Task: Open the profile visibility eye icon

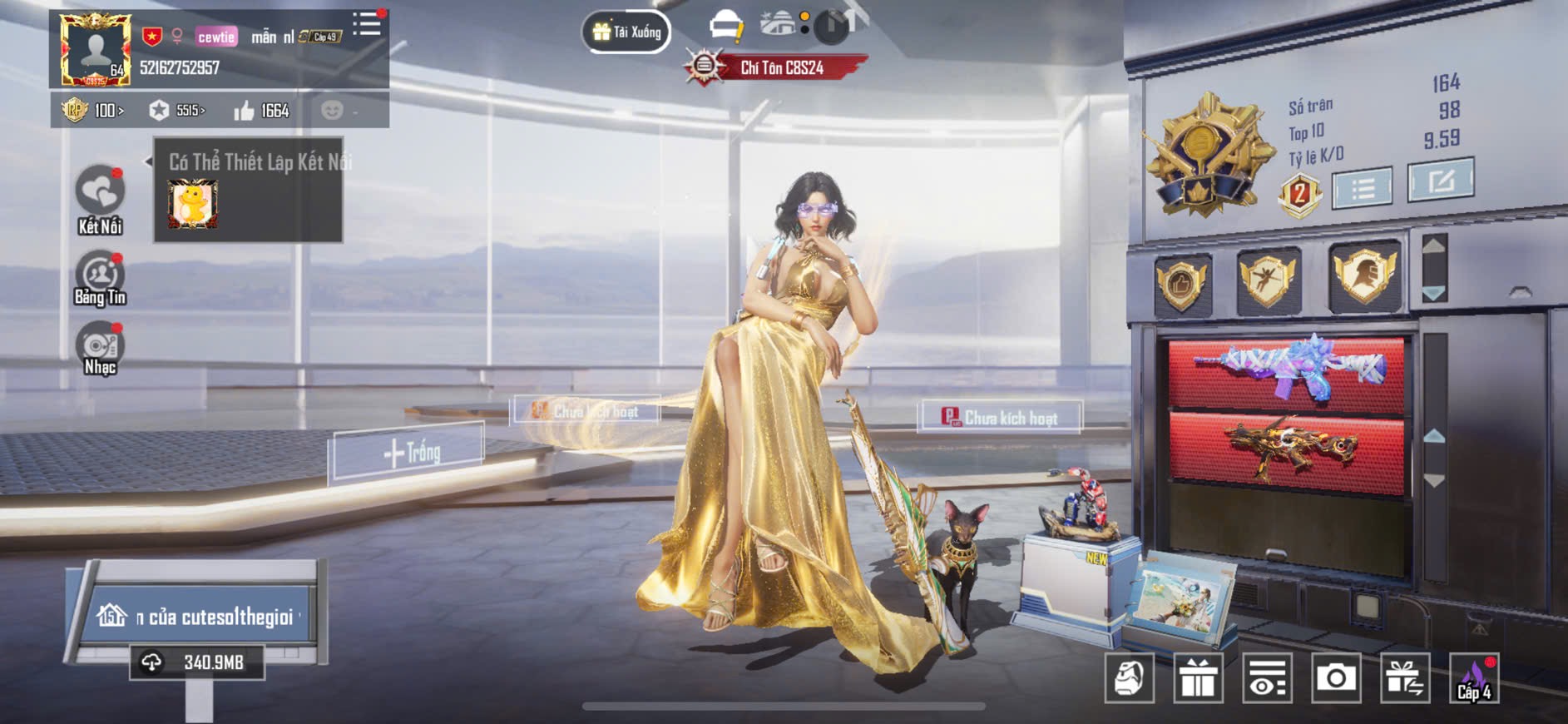Action: (1267, 679)
